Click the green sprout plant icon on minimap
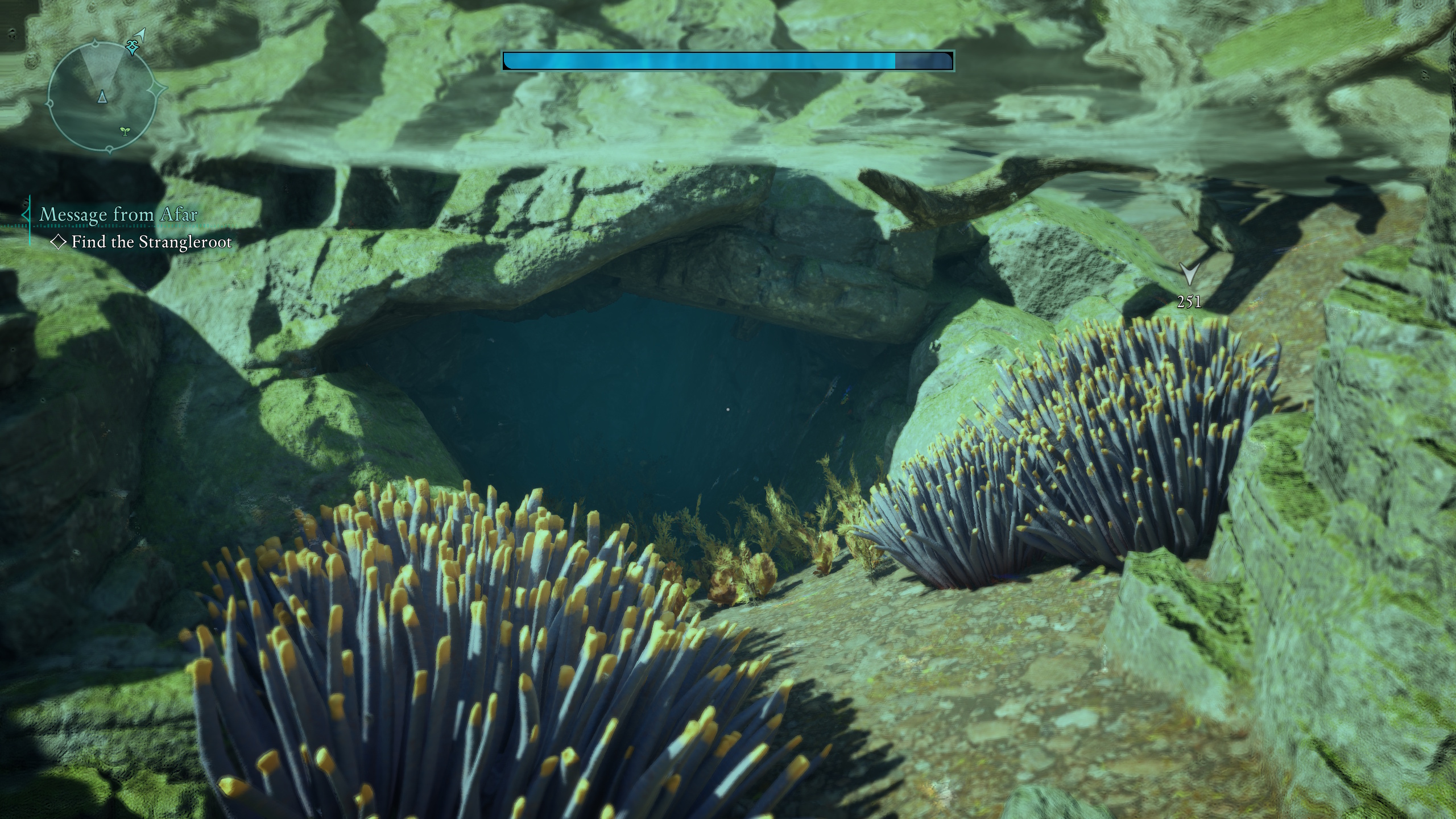This screenshot has height=819, width=1456. pos(125,132)
